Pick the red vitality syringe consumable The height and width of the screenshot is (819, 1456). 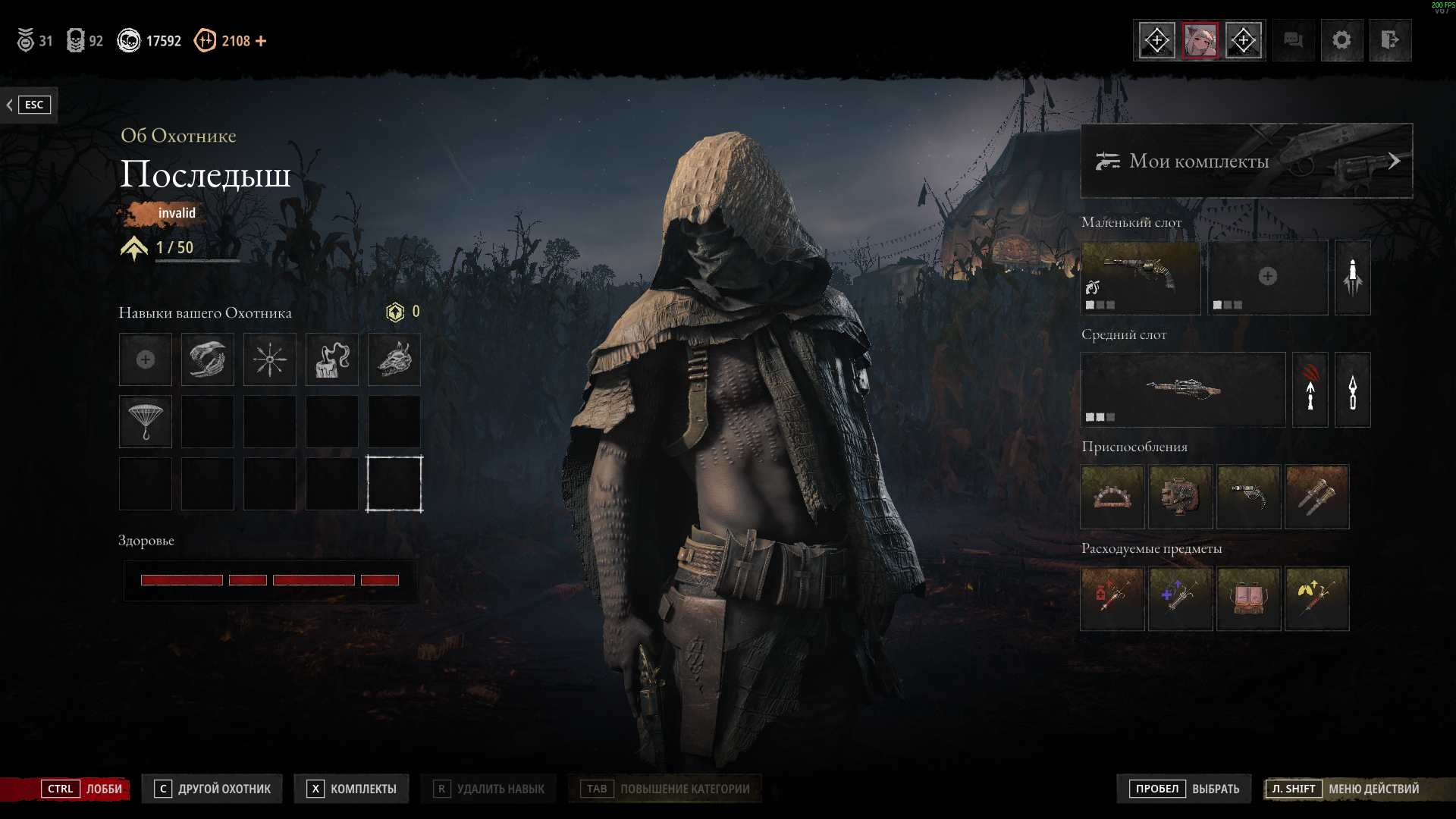coord(1112,598)
